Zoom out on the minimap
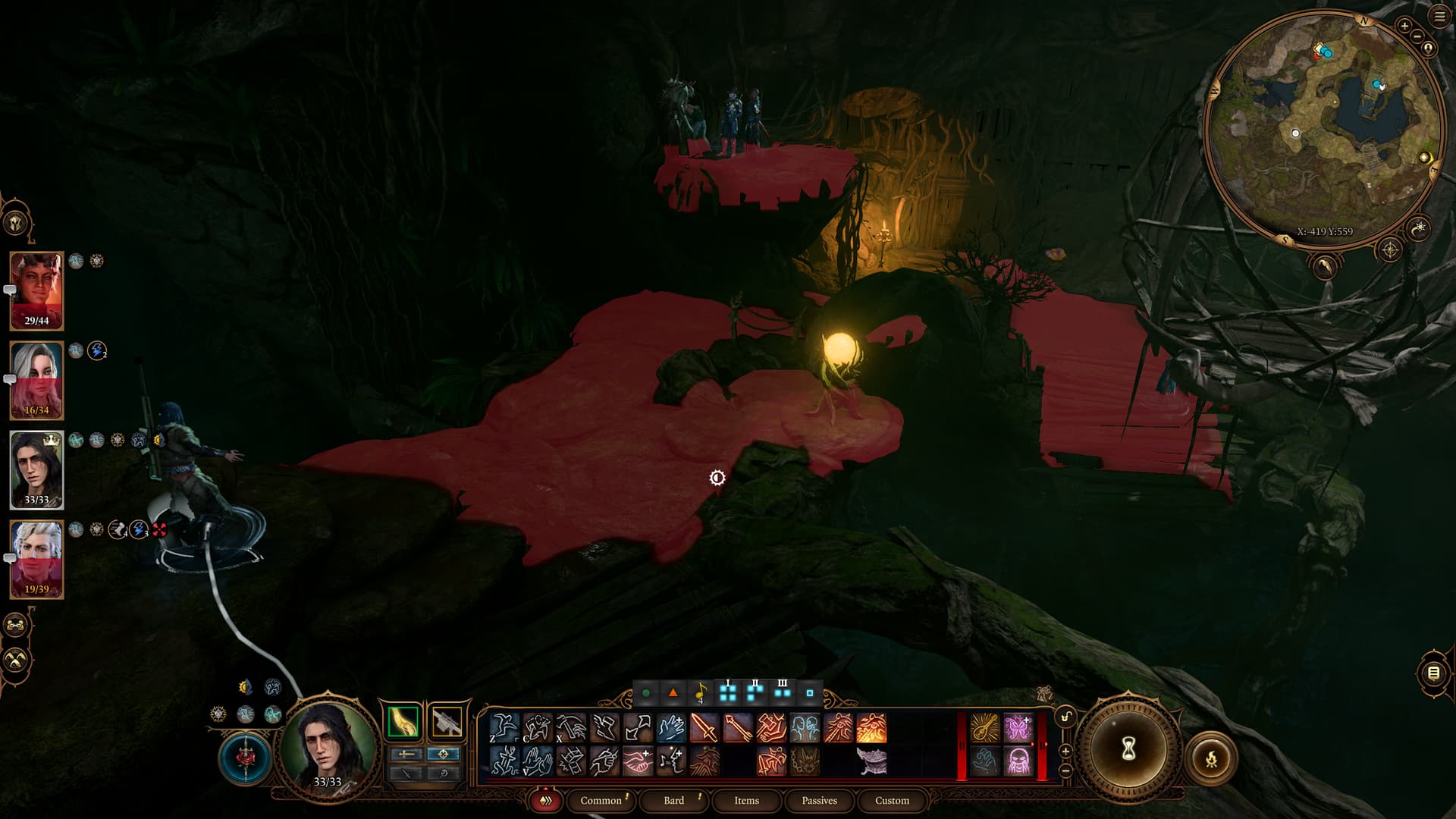The width and height of the screenshot is (1456, 819). [1417, 36]
